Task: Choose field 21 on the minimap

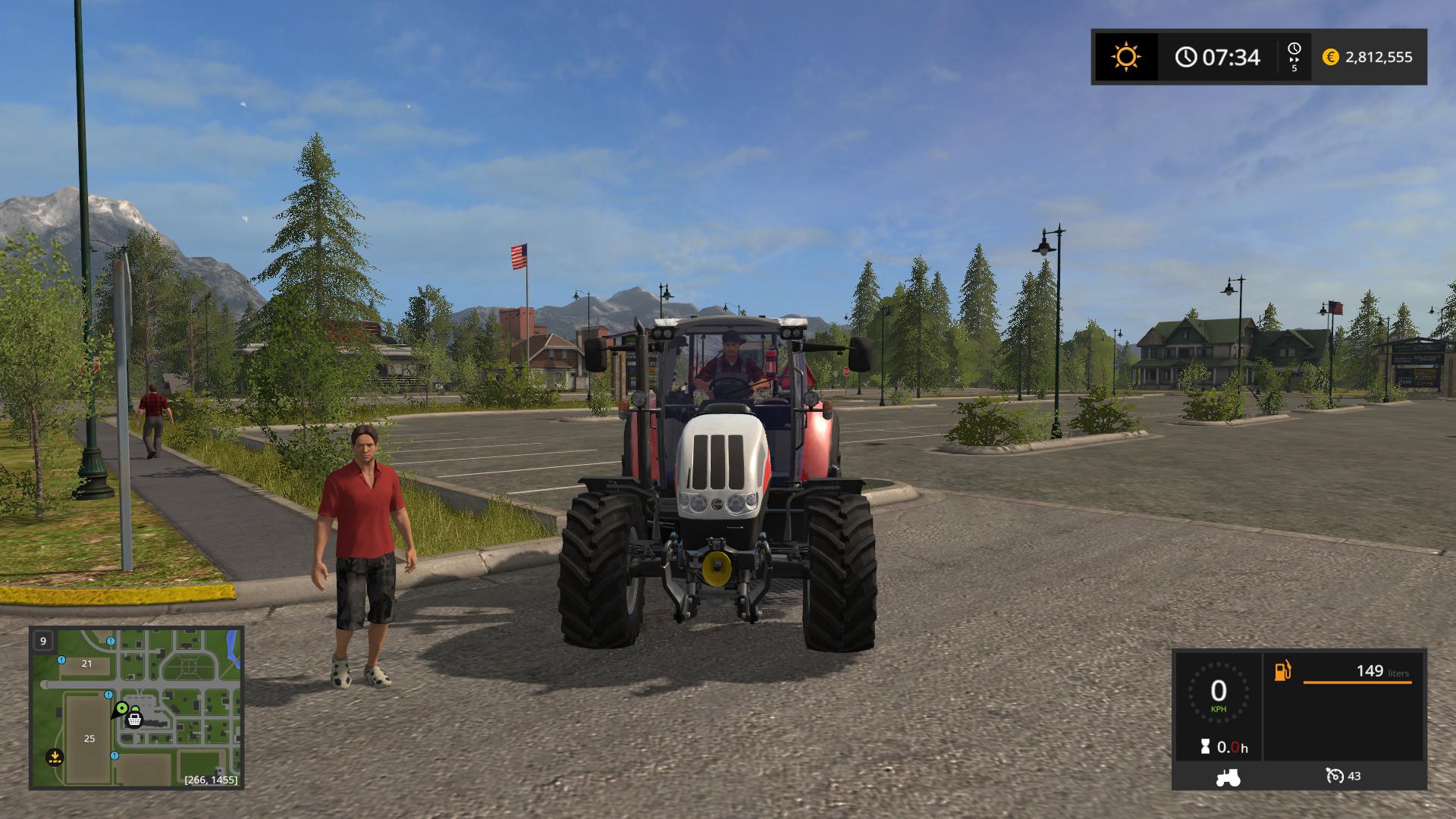Action: pos(86,664)
